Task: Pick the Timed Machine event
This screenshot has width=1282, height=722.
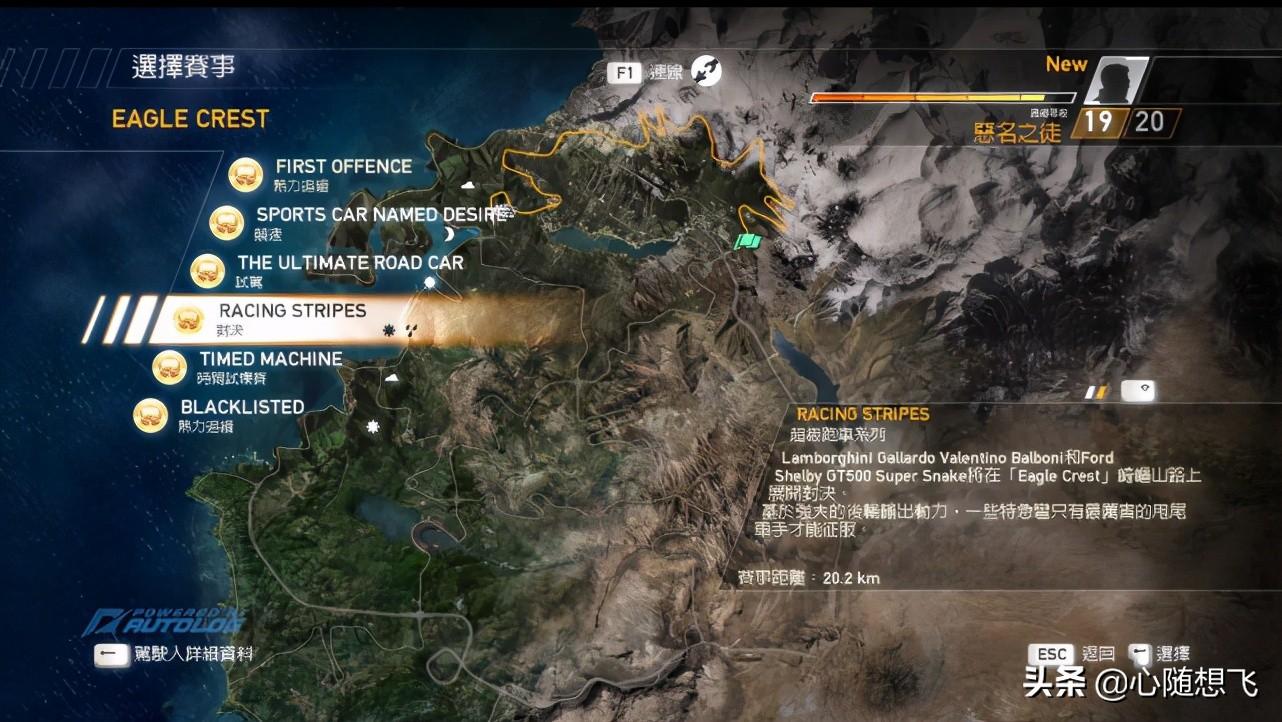Action: point(270,359)
